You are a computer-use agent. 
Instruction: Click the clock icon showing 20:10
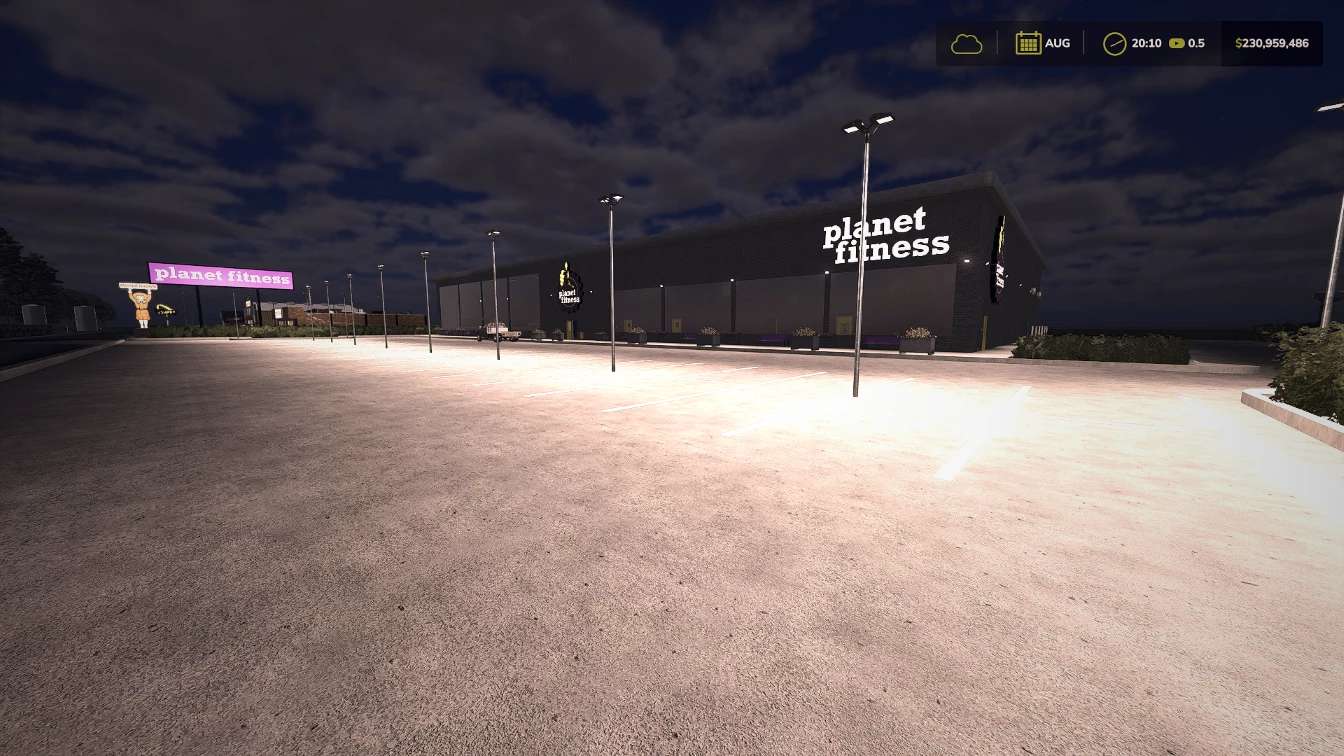click(x=1113, y=43)
